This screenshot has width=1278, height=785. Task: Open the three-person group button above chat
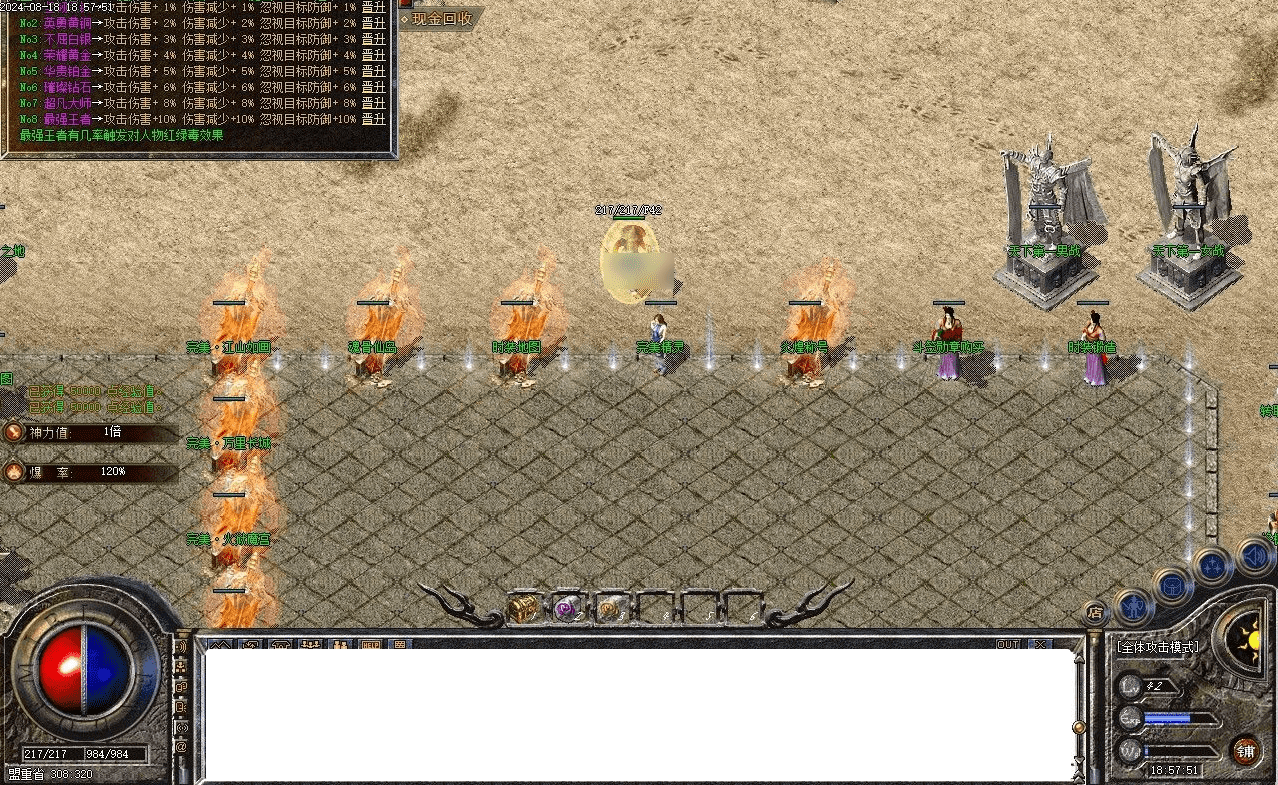[x=310, y=645]
